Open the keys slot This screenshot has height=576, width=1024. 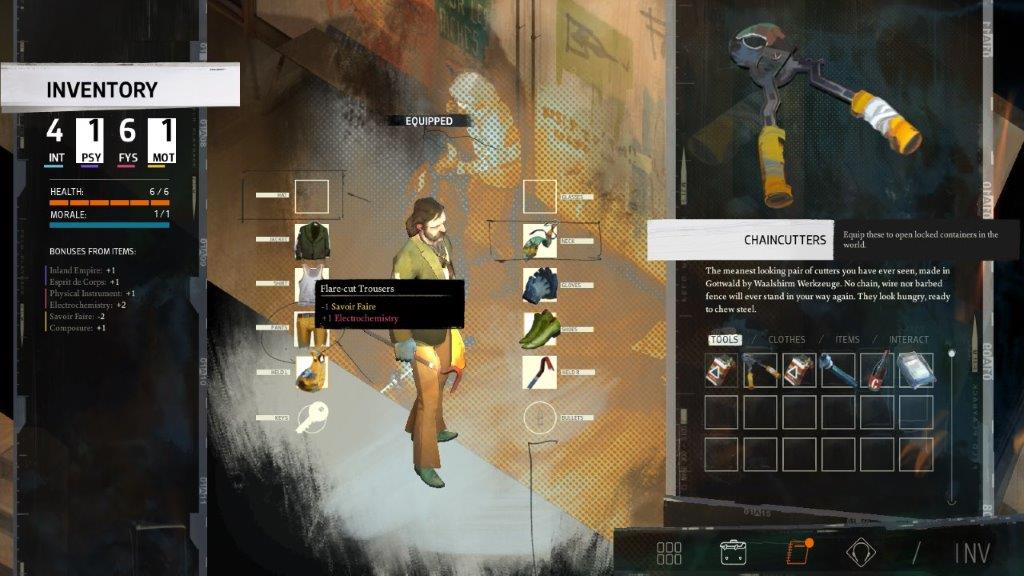(x=312, y=416)
